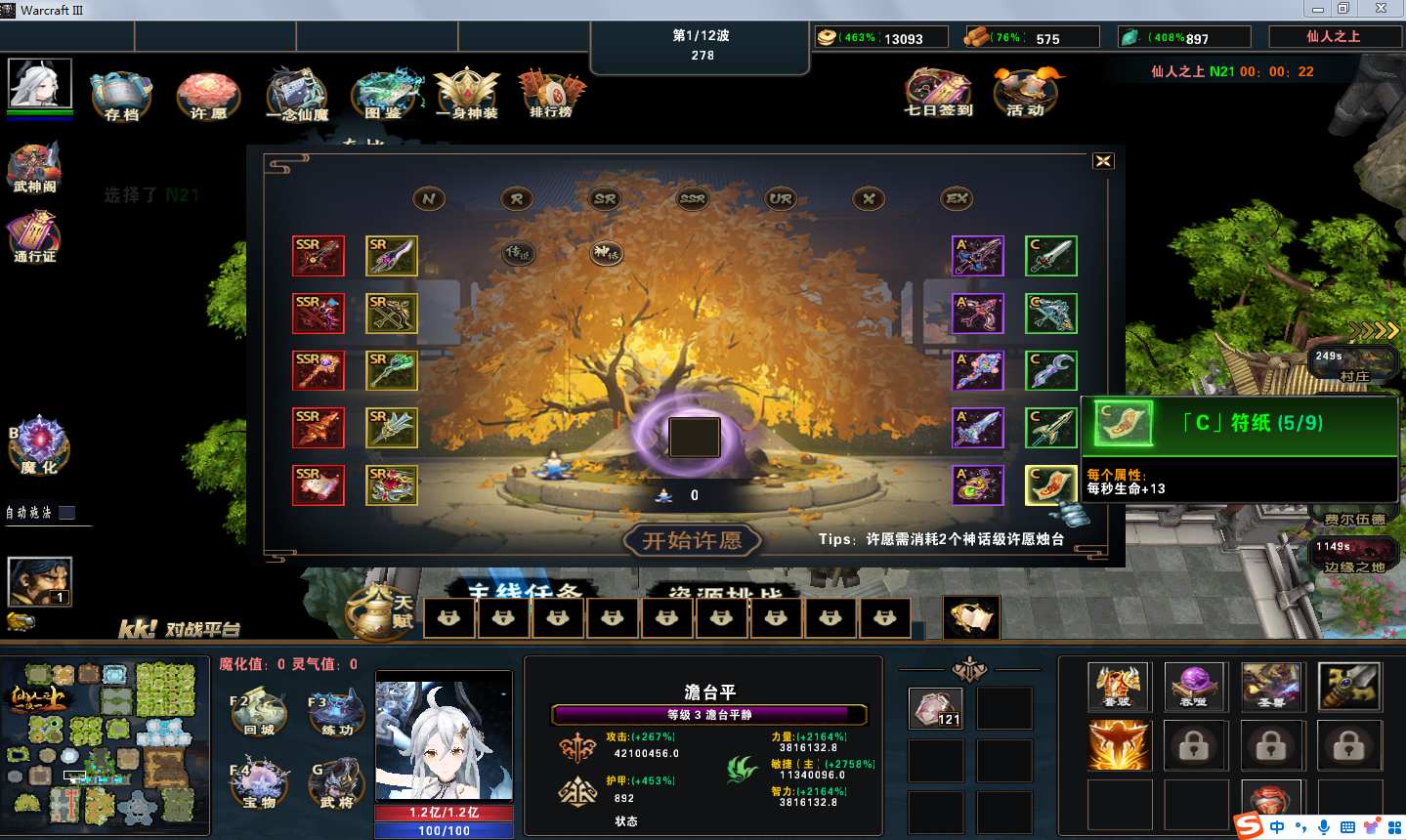Click the 开始许愿 start wish button
The height and width of the screenshot is (840, 1406).
tap(692, 540)
